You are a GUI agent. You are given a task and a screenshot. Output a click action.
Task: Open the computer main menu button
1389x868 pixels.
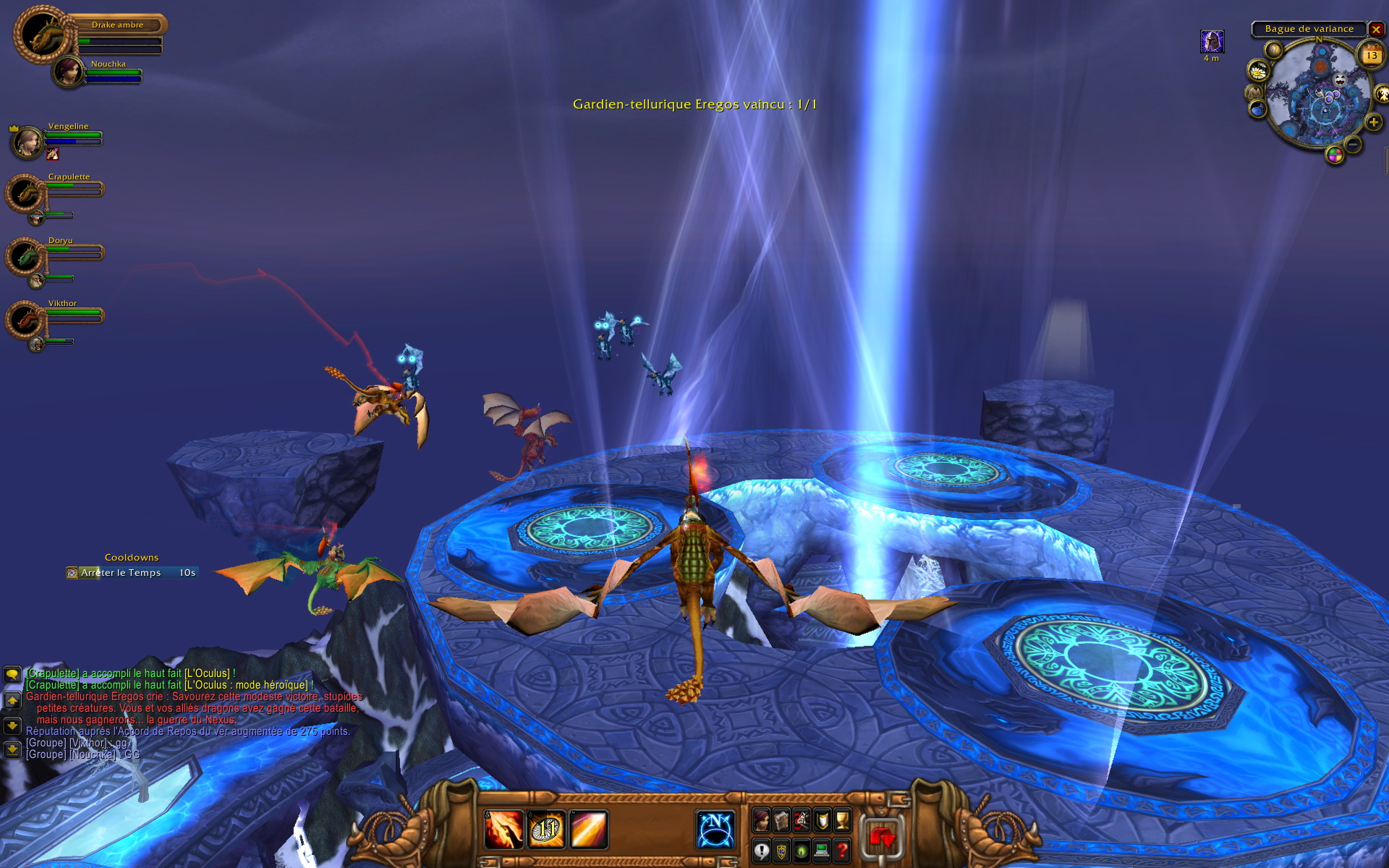click(x=822, y=851)
